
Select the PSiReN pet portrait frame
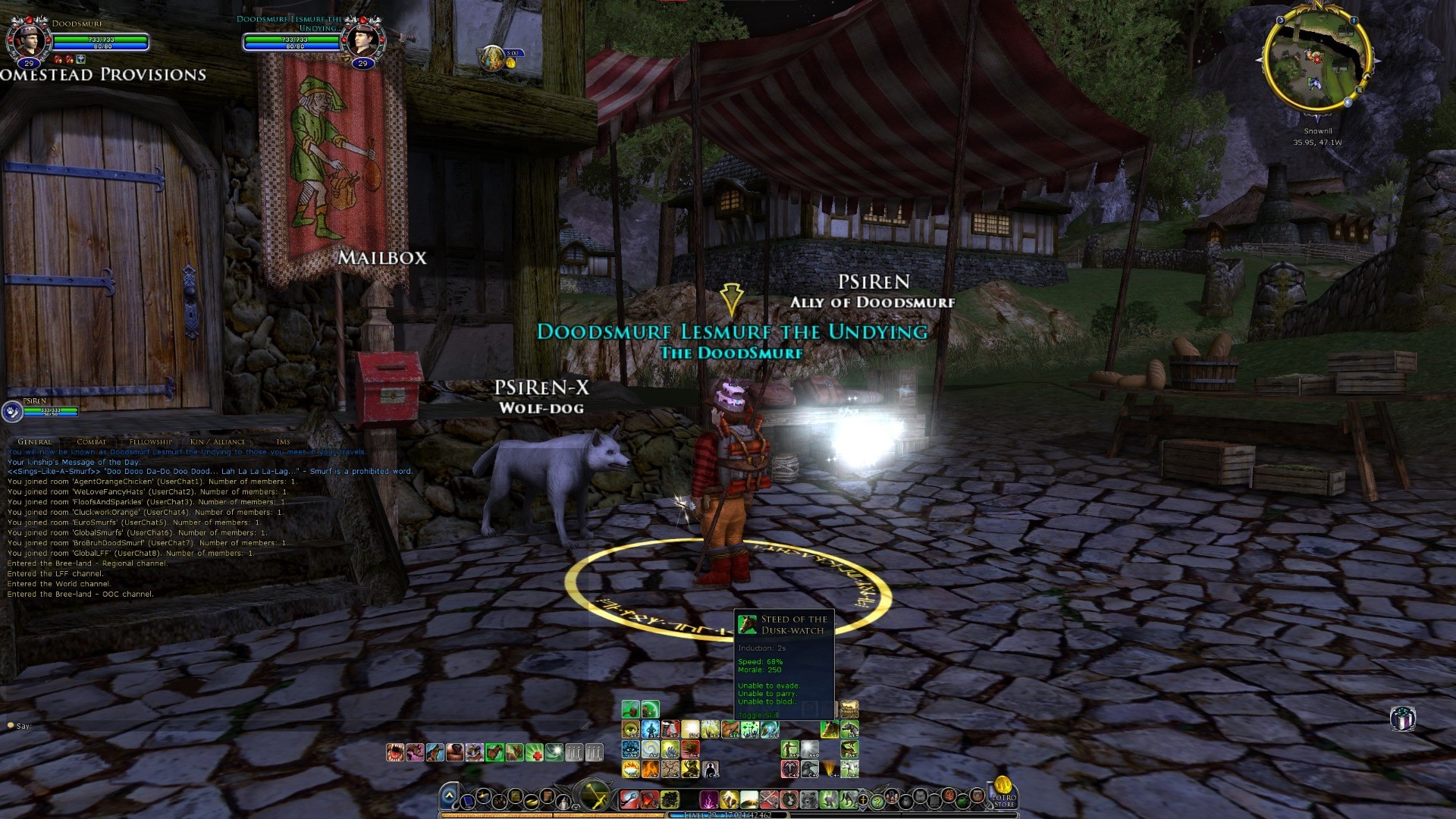point(12,411)
